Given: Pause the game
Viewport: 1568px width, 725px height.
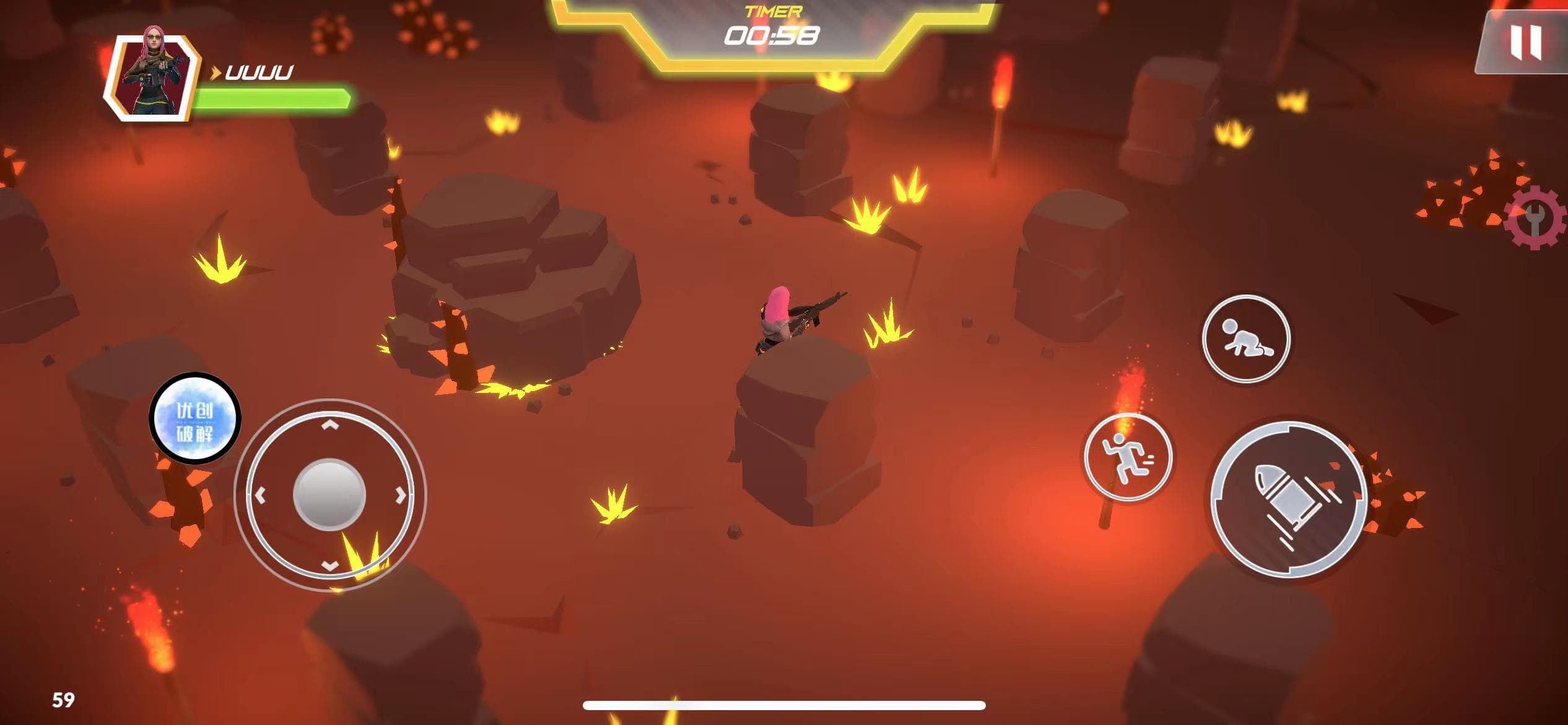Looking at the screenshot, I should point(1525,42).
